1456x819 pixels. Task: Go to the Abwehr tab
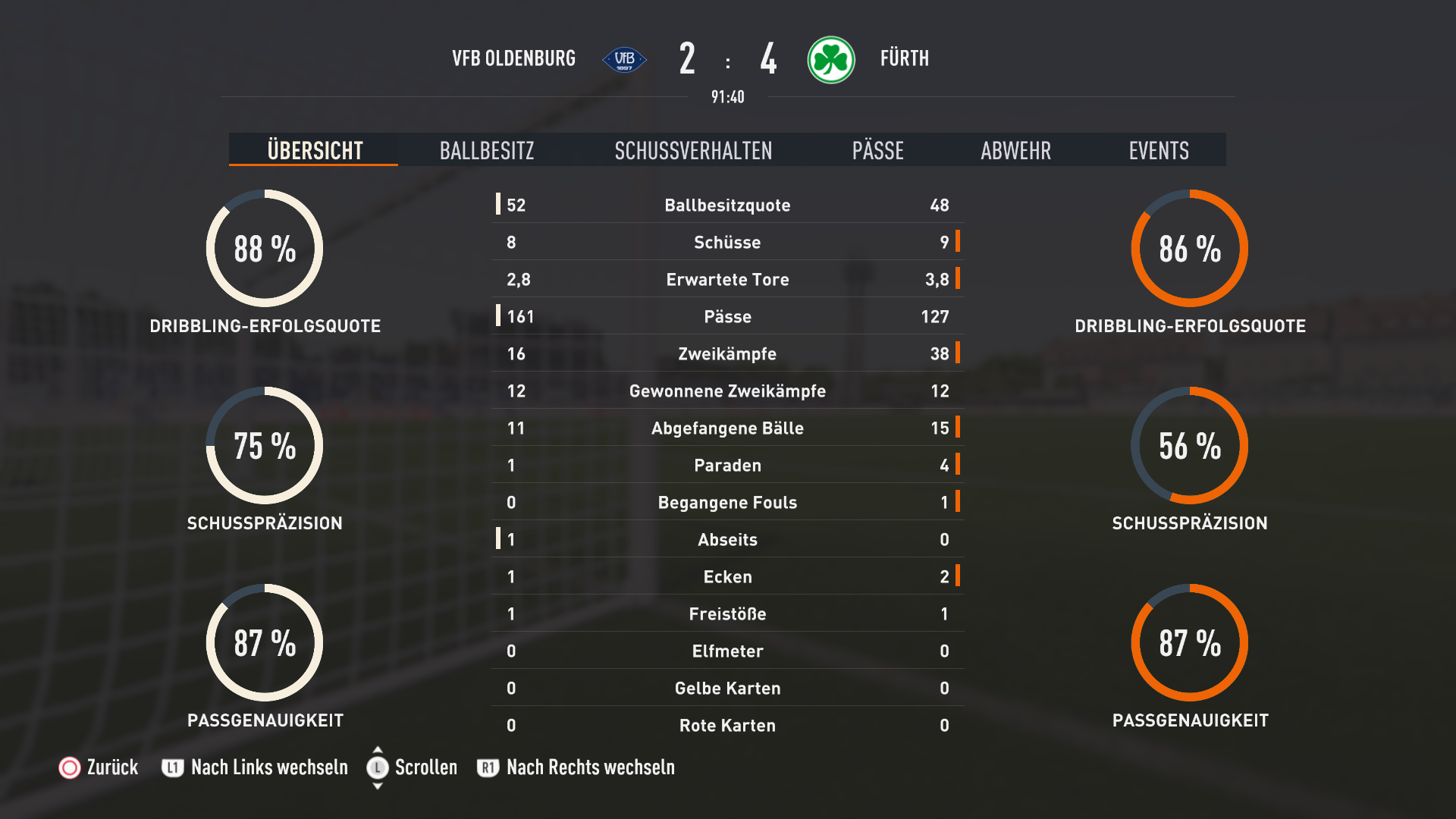pos(1015,150)
